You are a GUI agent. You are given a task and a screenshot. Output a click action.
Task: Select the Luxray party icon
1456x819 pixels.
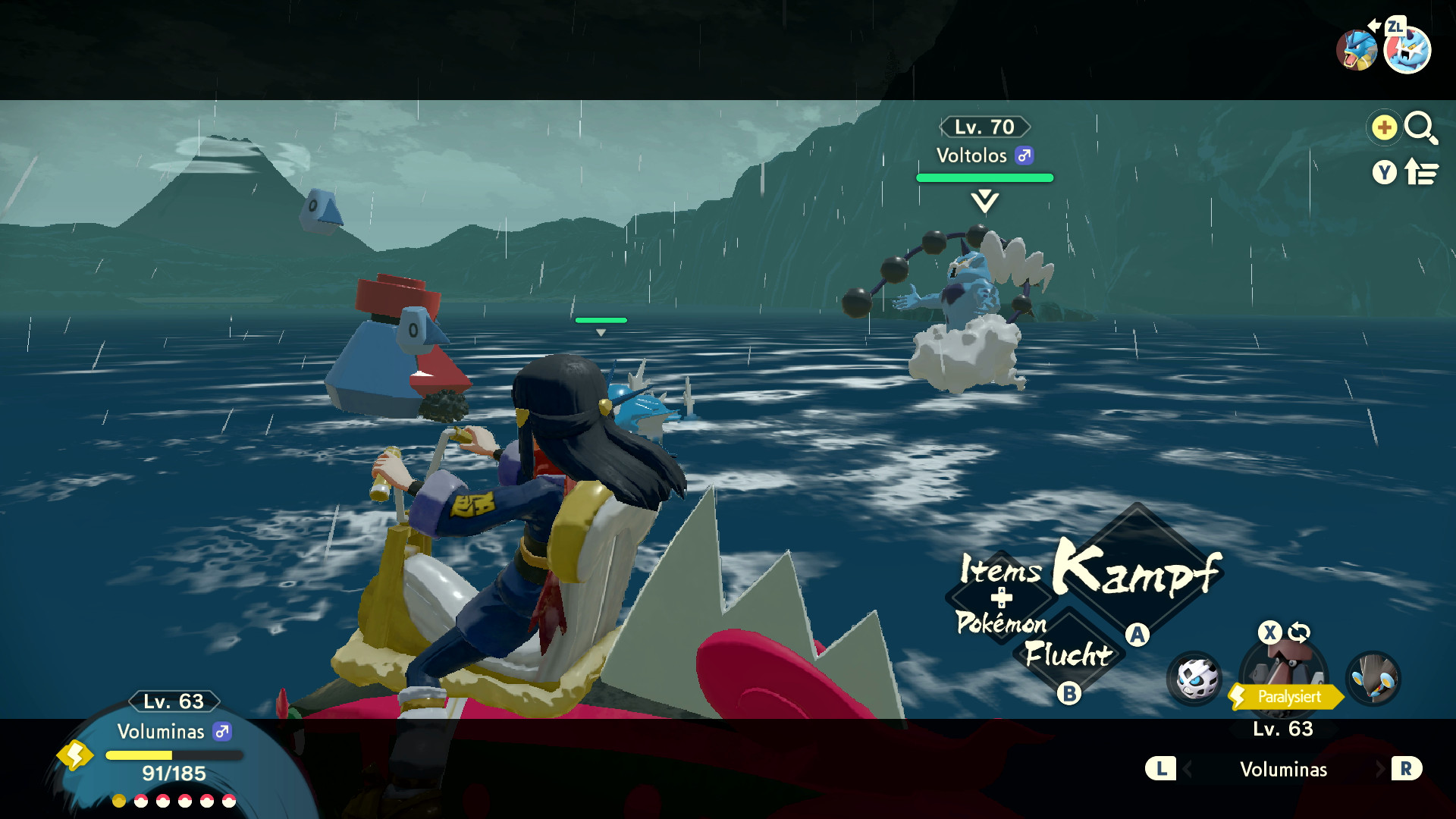point(1373,677)
